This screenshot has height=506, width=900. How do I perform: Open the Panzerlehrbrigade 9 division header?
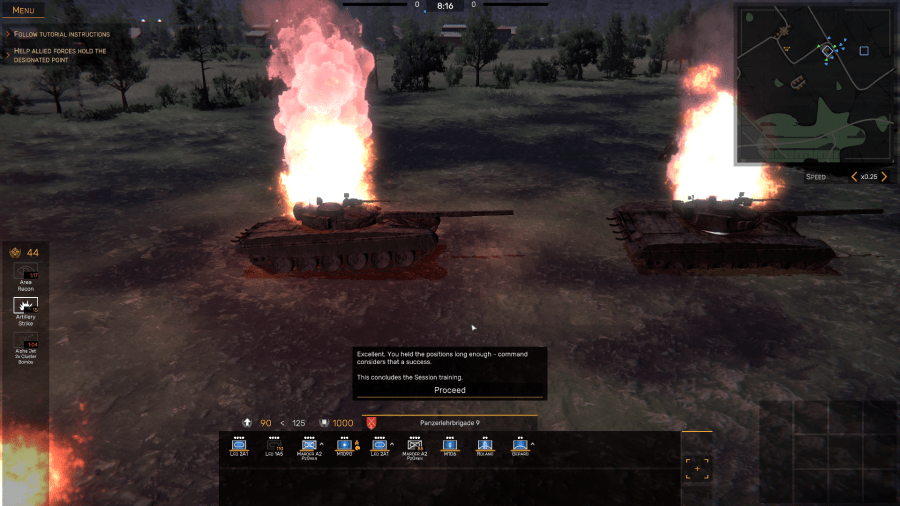pos(450,423)
